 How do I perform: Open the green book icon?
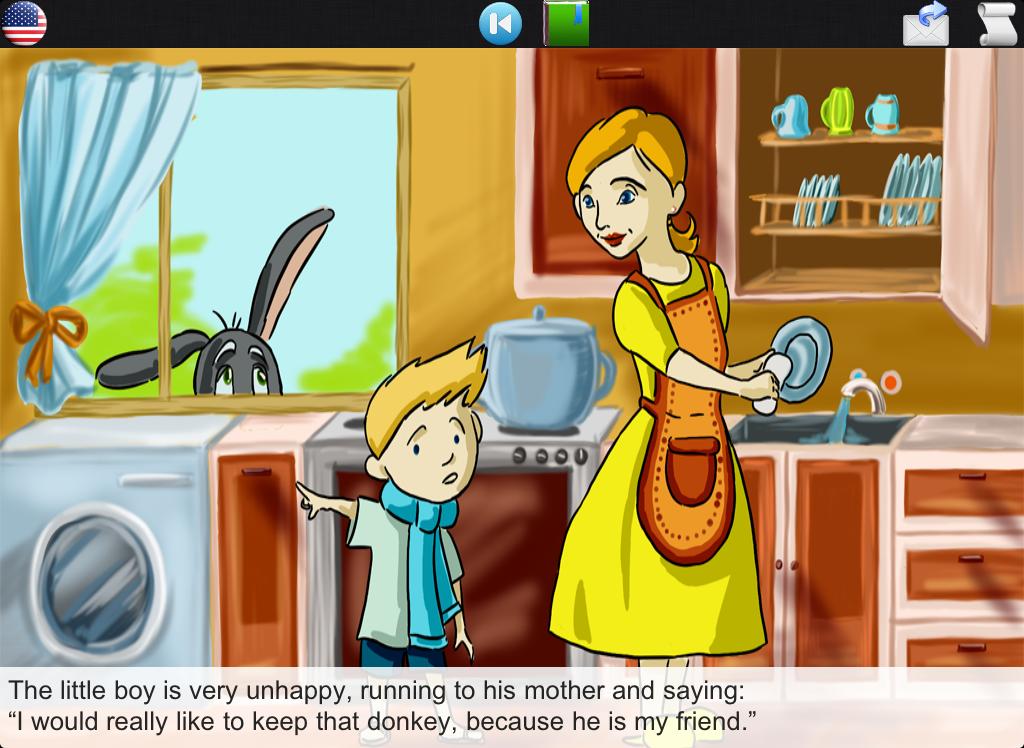566,23
